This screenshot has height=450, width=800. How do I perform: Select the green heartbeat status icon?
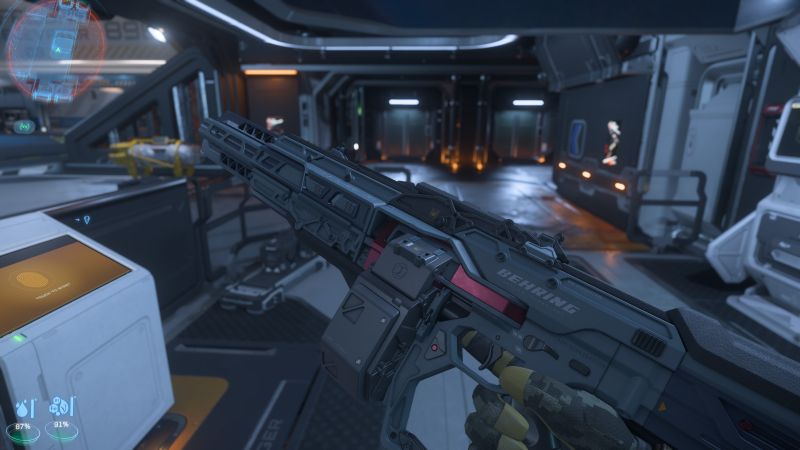(26, 127)
